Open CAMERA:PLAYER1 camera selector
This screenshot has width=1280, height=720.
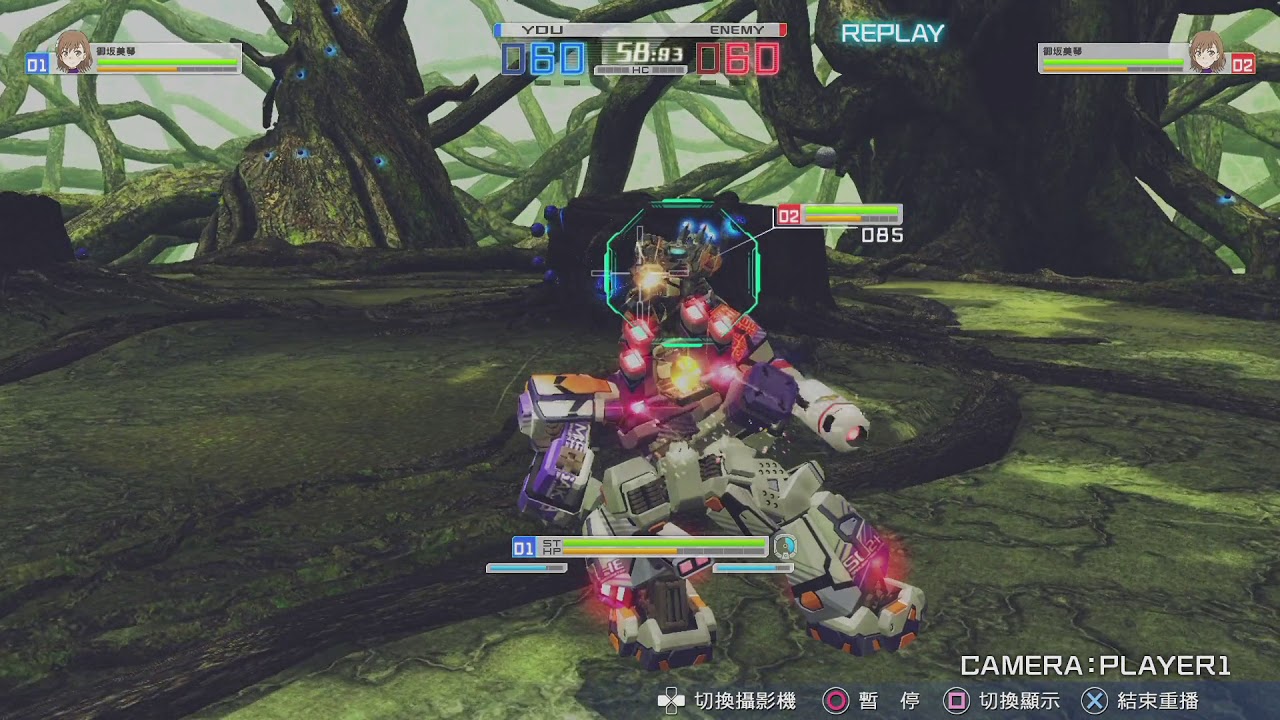coord(1096,663)
